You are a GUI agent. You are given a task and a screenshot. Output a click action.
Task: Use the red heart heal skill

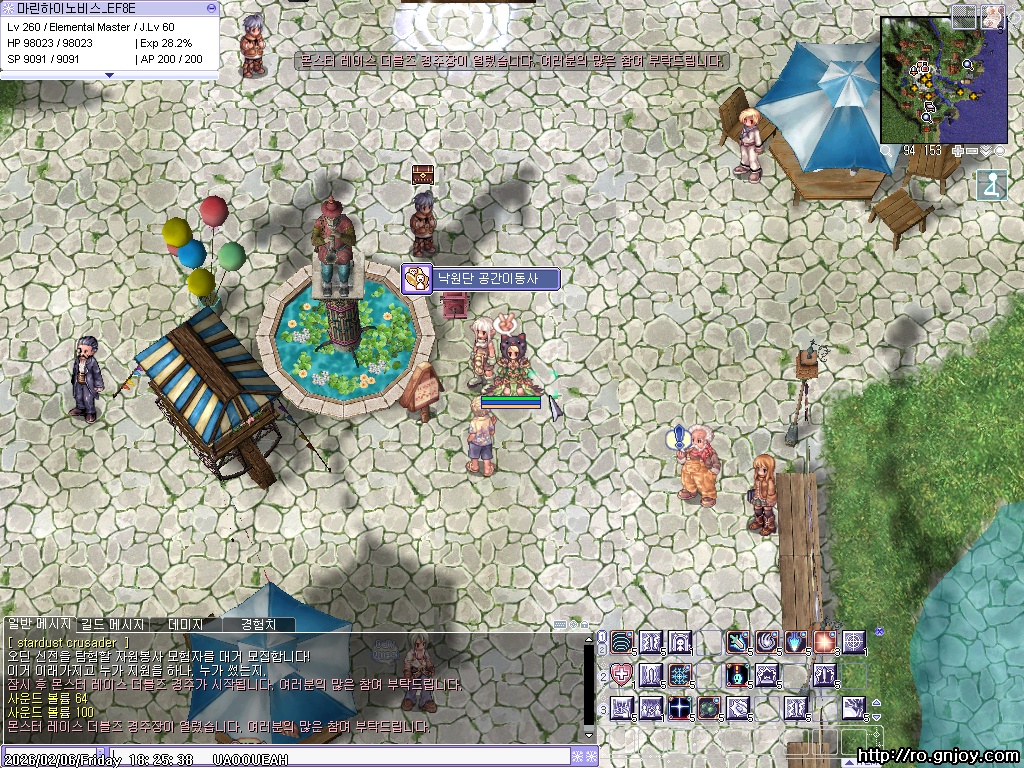622,675
